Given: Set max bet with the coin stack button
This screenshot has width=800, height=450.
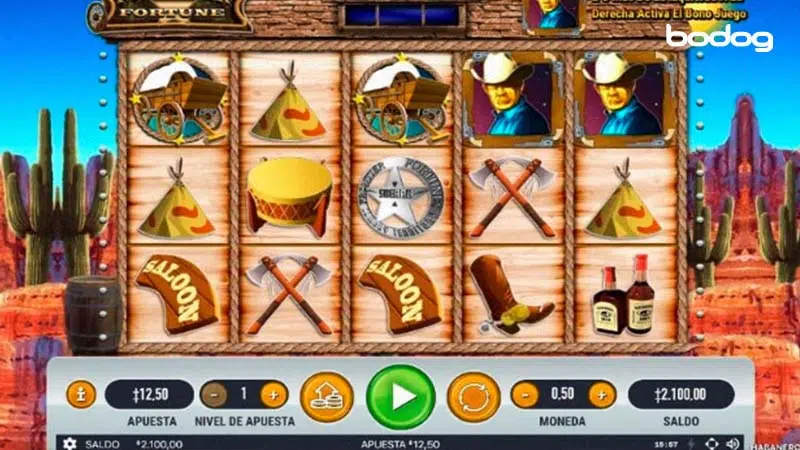Looking at the screenshot, I should click(326, 395).
